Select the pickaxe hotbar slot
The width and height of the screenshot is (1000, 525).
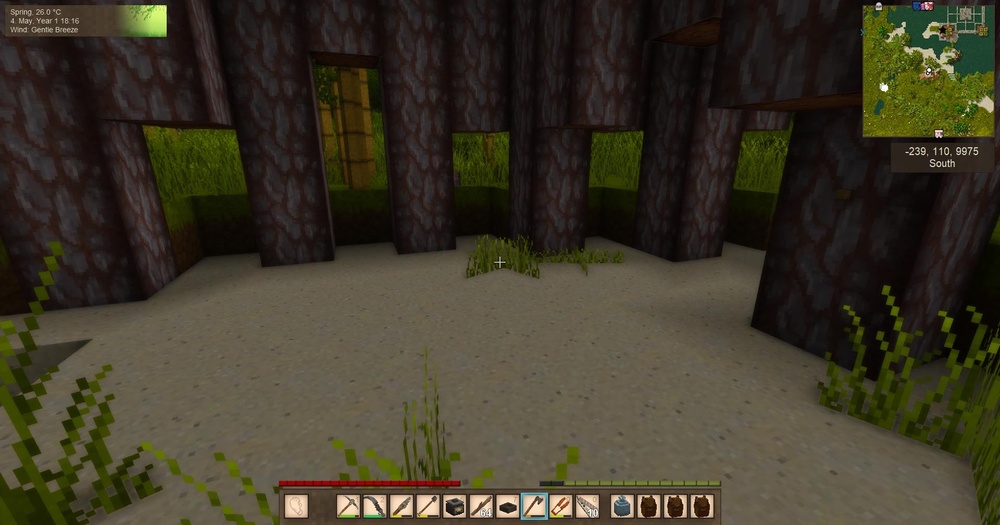click(348, 506)
